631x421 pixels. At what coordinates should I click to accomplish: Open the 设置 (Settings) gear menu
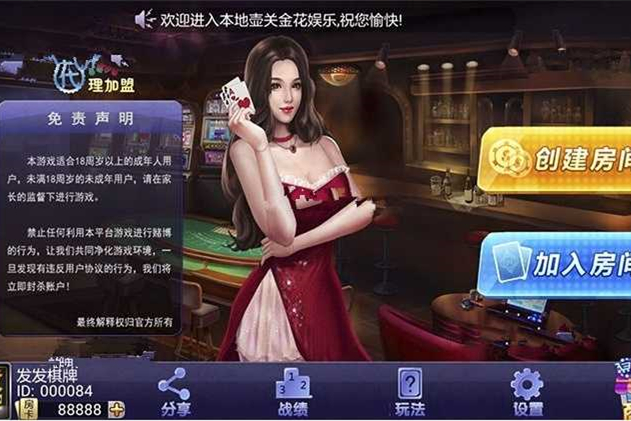[526, 391]
